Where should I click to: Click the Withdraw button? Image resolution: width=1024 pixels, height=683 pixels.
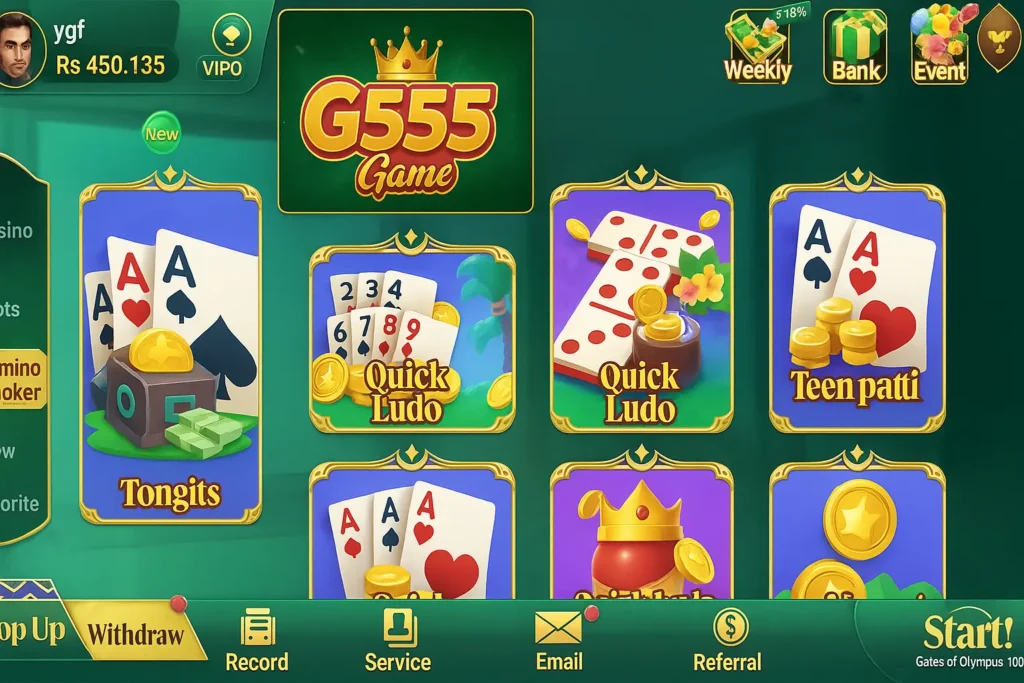coord(136,633)
